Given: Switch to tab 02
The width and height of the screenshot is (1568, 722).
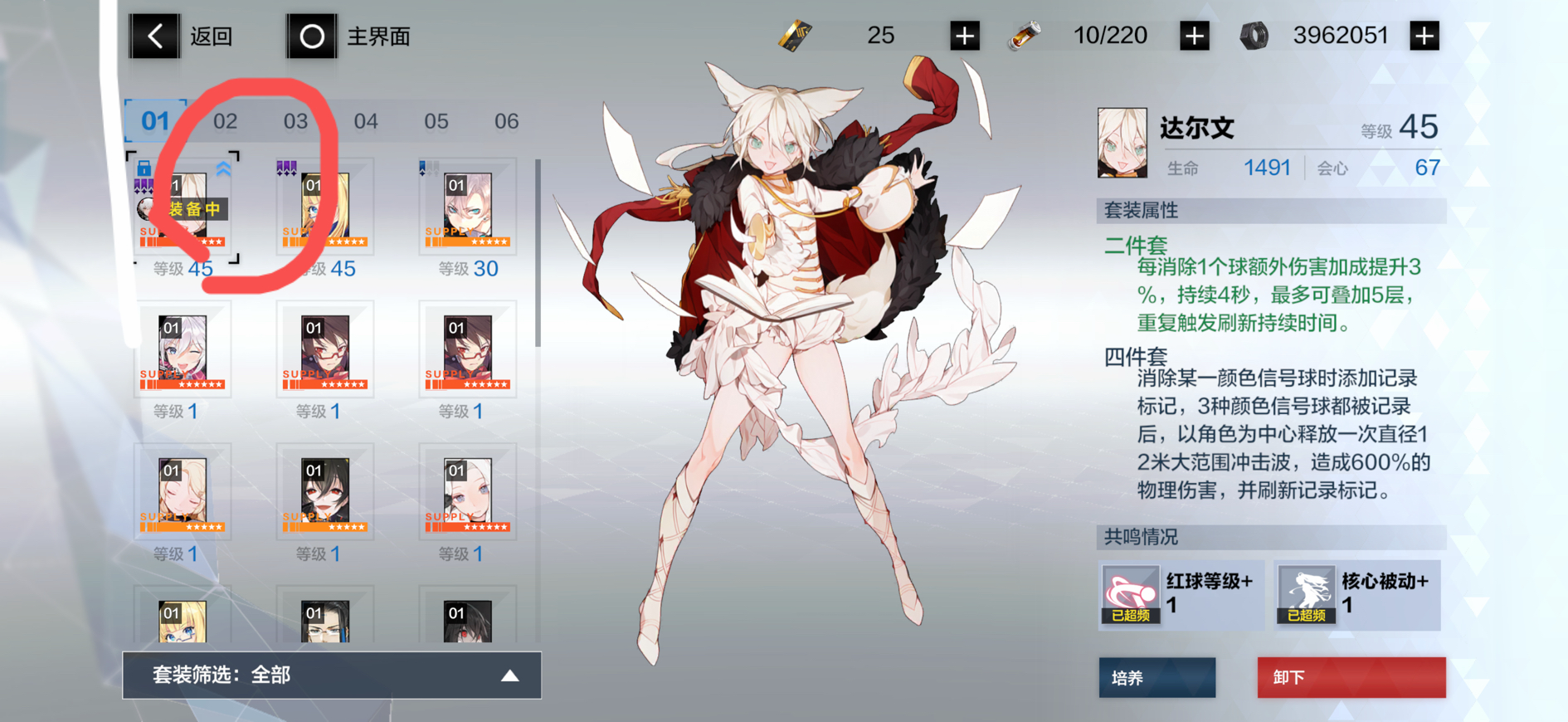Looking at the screenshot, I should click(226, 121).
